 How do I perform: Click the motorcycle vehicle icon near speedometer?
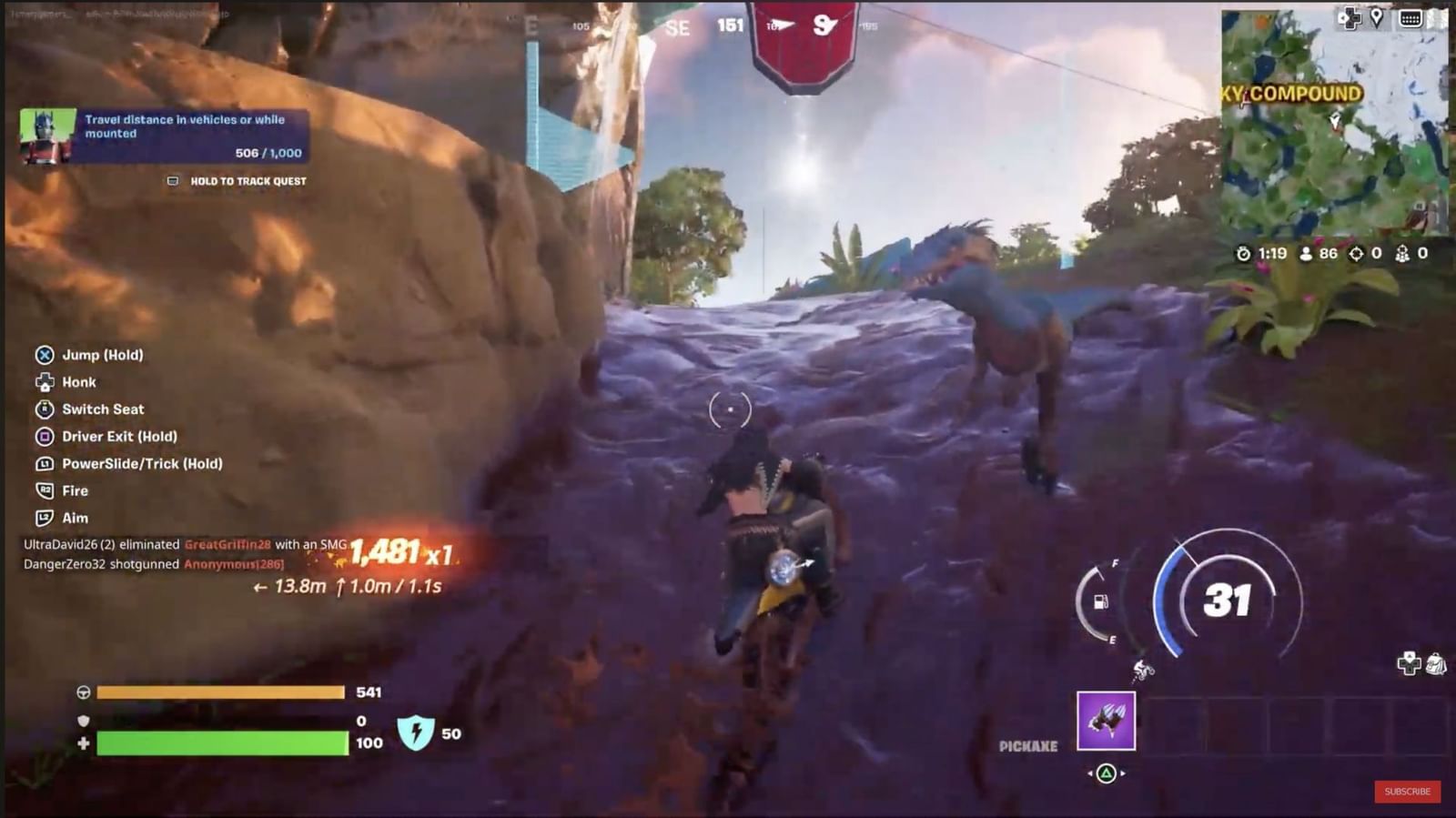click(x=1142, y=671)
